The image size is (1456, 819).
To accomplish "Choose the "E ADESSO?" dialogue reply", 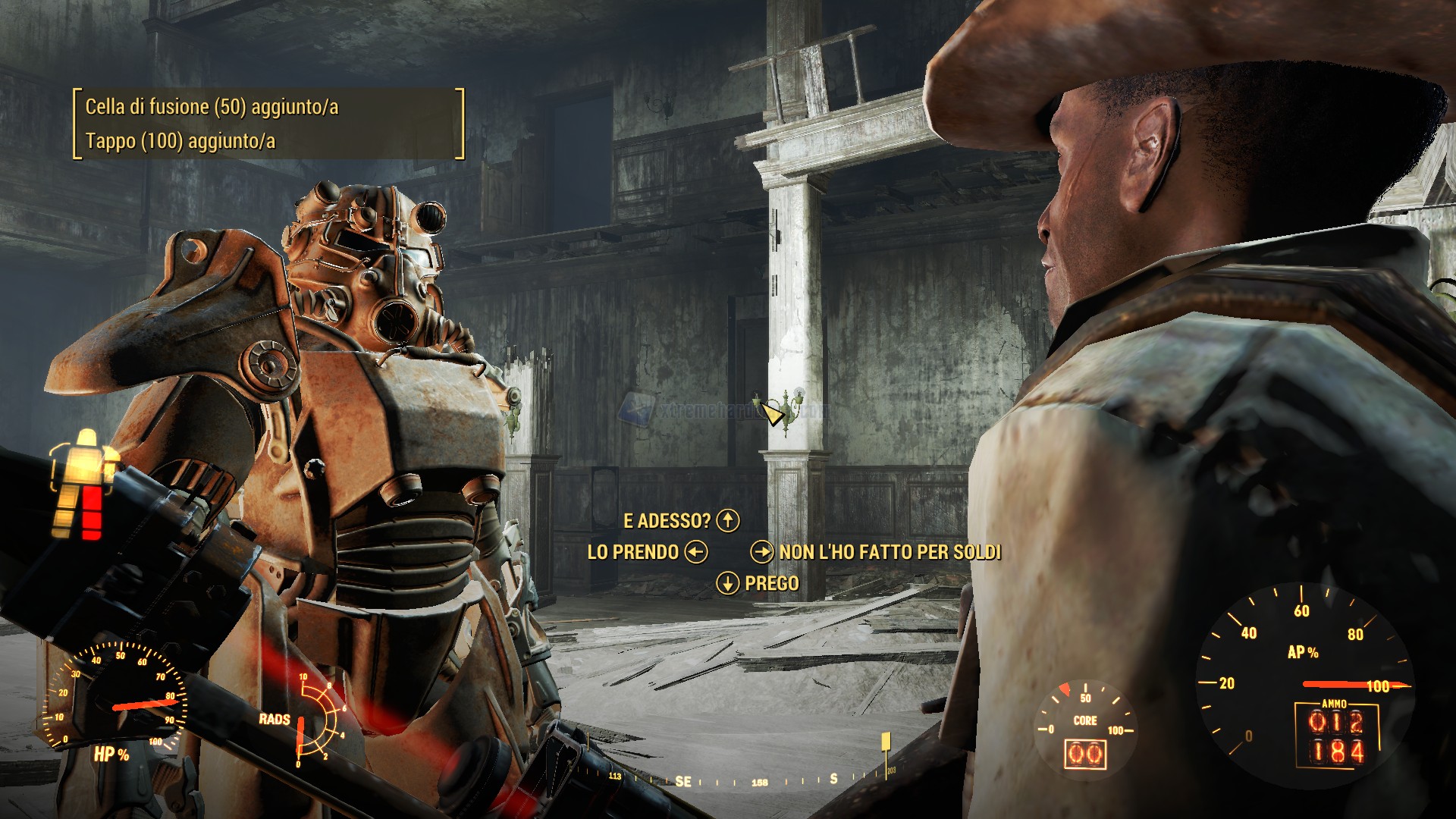I will click(667, 521).
